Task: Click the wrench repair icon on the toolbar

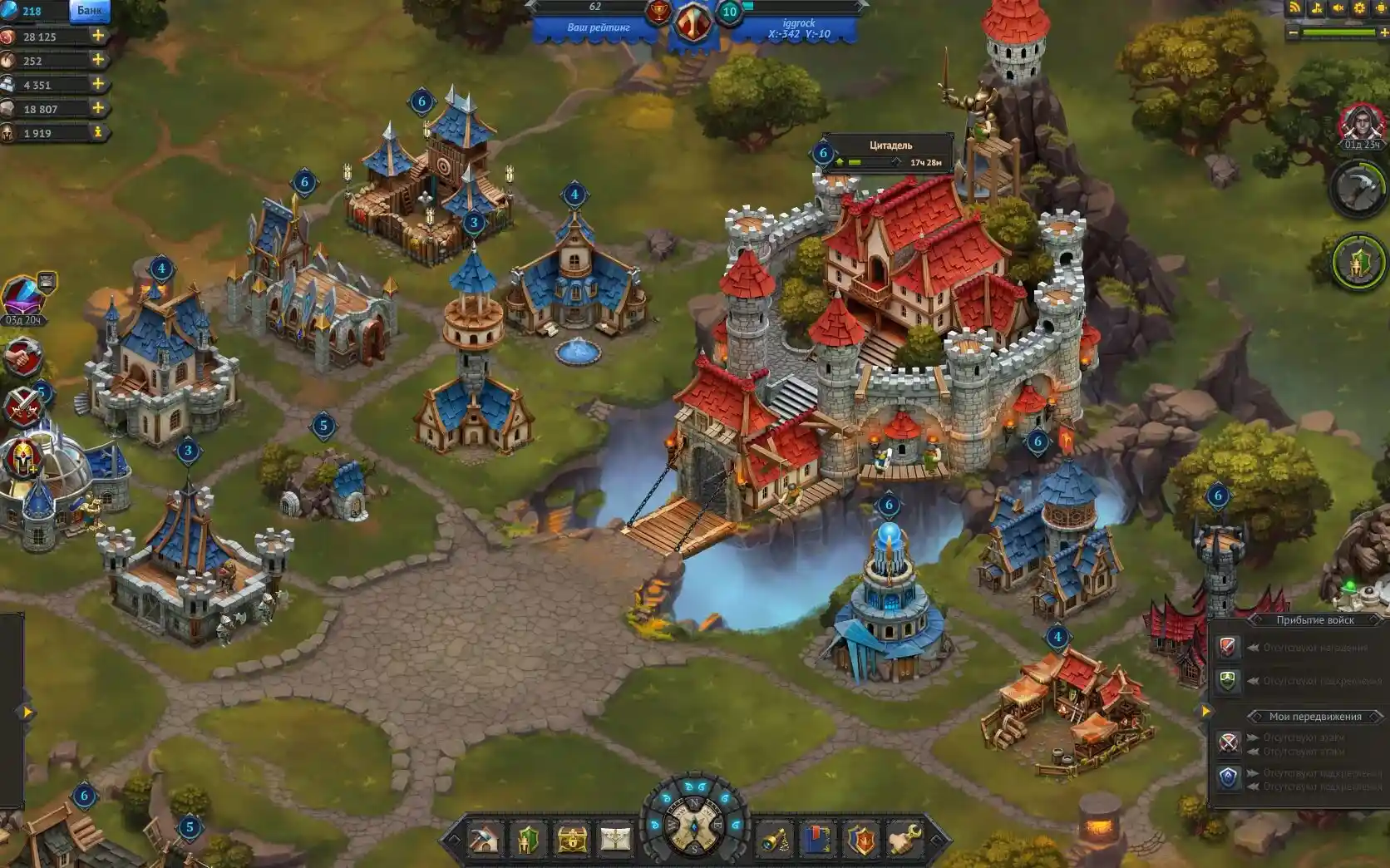Action: point(902,838)
